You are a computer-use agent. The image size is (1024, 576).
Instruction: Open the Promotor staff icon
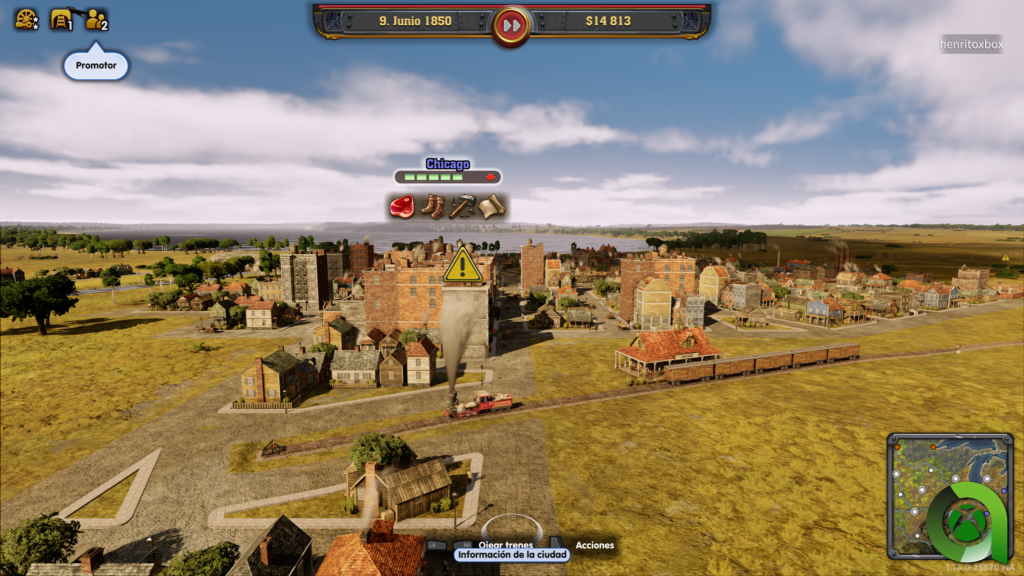pyautogui.click(x=96, y=19)
